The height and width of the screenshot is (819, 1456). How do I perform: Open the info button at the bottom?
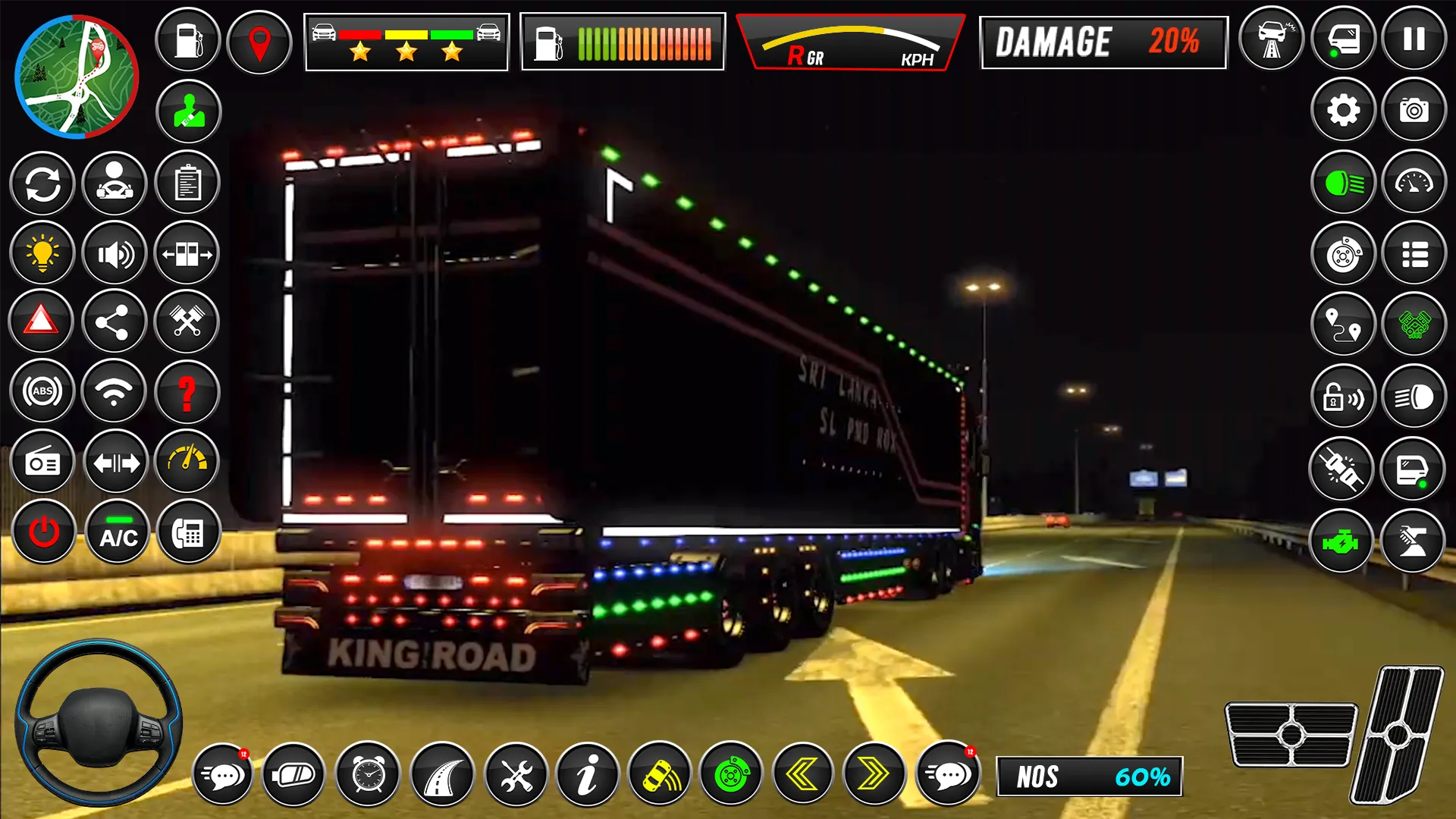(x=588, y=774)
